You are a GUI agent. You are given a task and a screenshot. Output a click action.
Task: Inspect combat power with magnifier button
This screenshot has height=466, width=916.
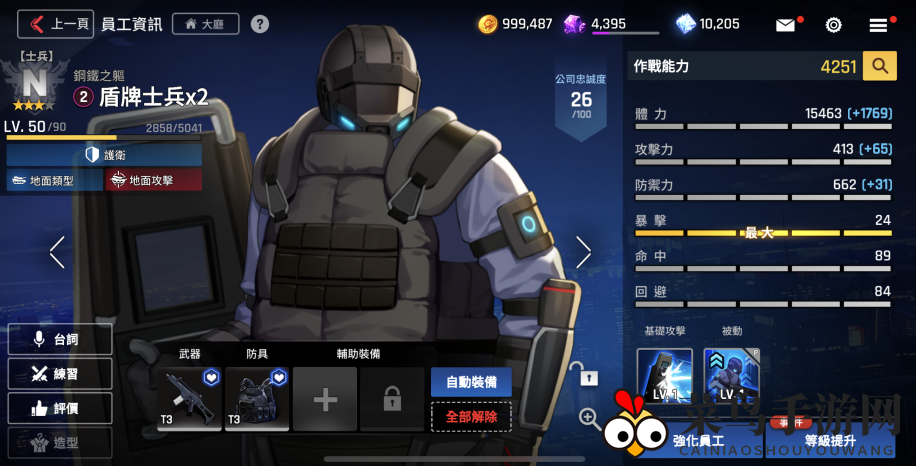(879, 66)
